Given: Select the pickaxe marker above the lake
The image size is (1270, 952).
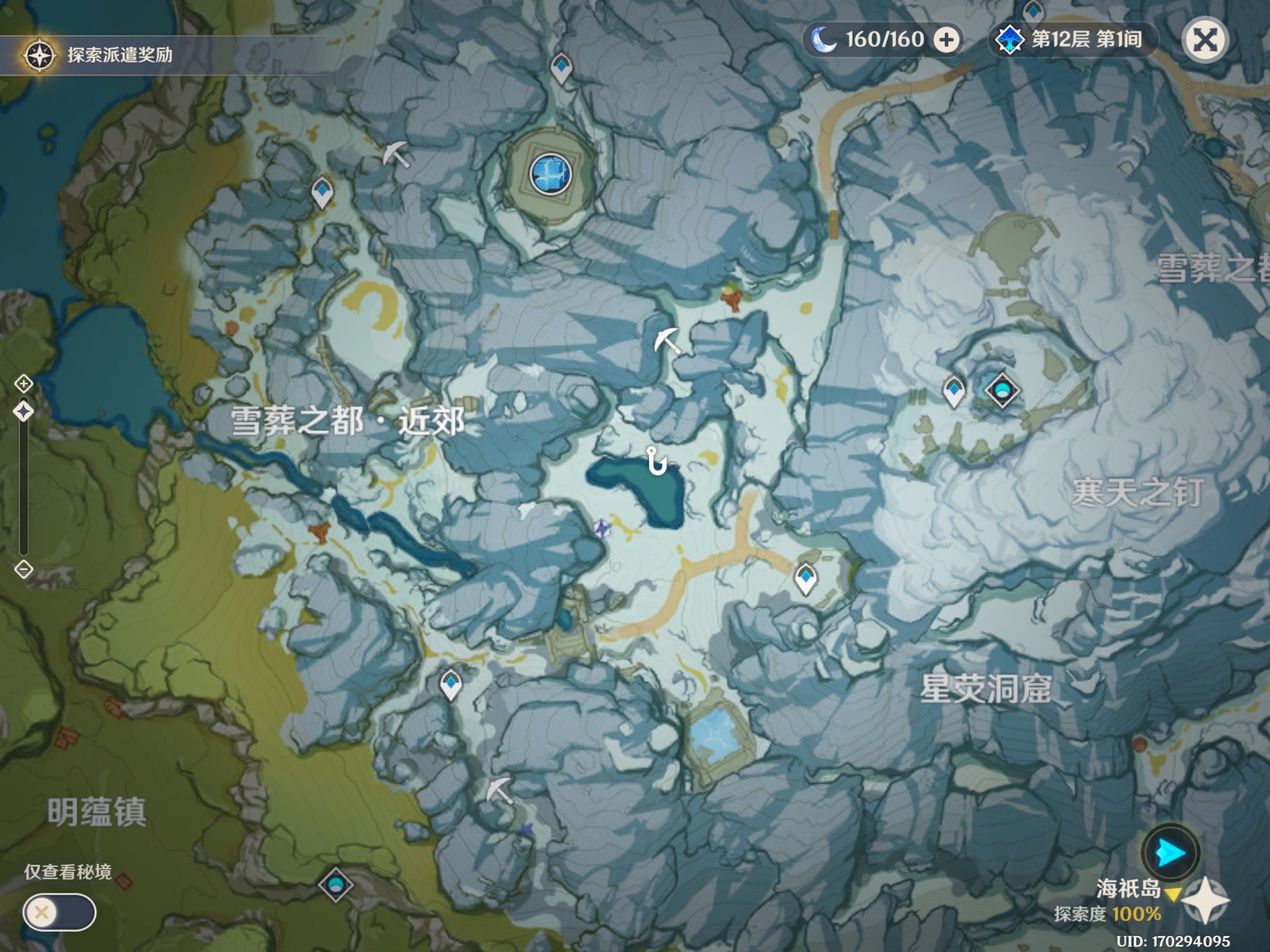Looking at the screenshot, I should (667, 341).
